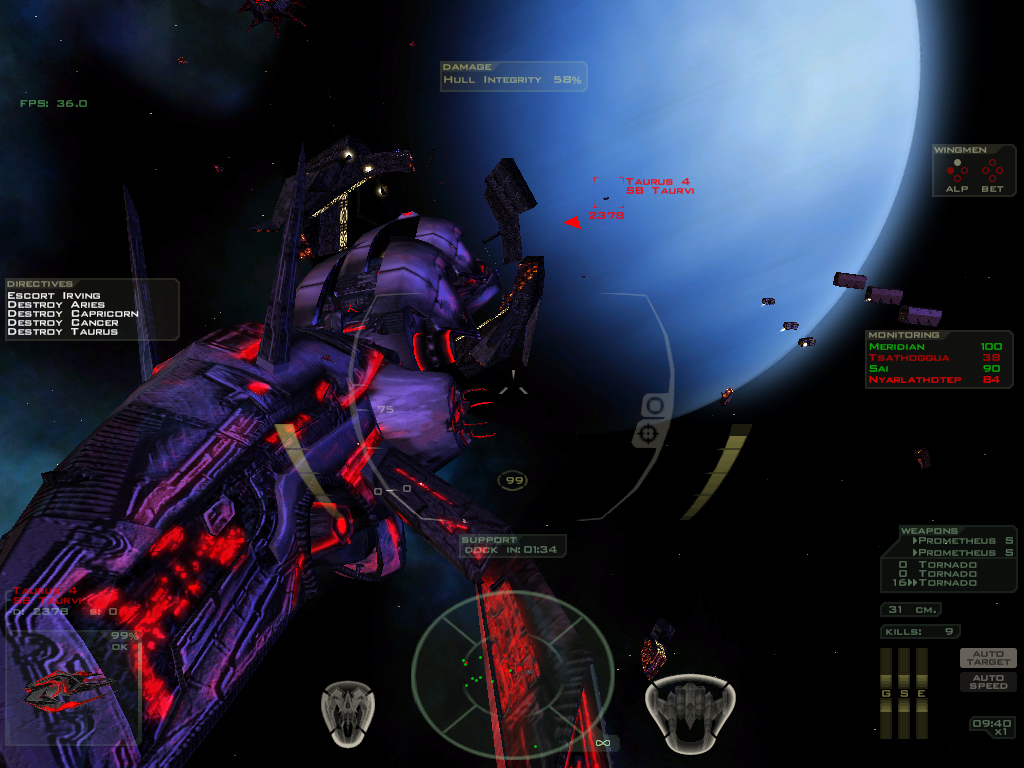The height and width of the screenshot is (768, 1024).
Task: Pick Nyarlathotep in the Monitoring list
Action: click(935, 380)
